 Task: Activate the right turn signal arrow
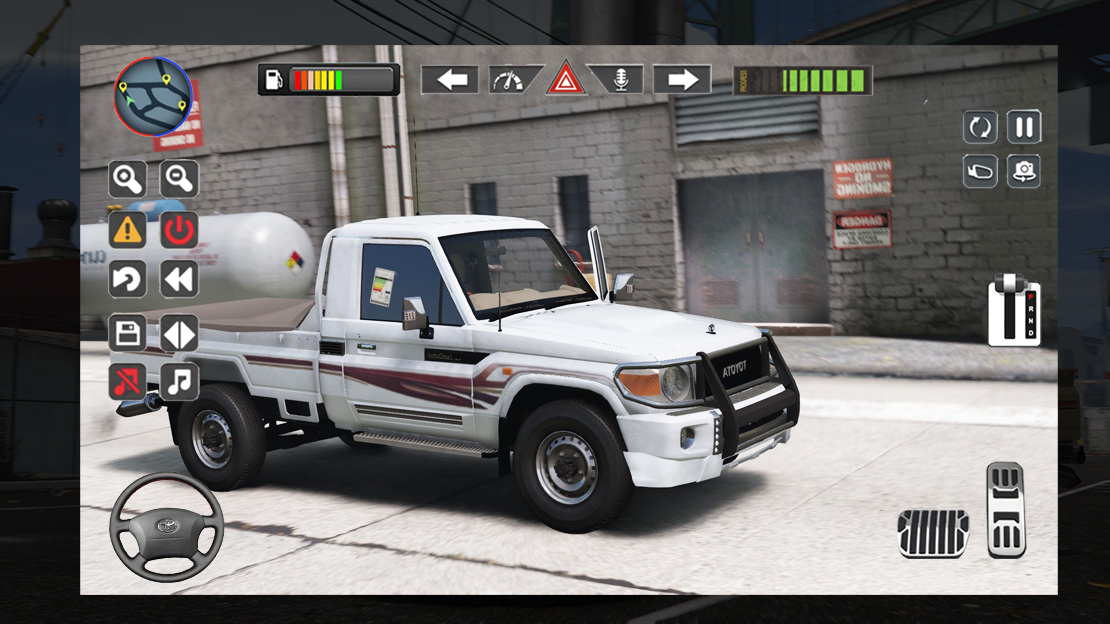pyautogui.click(x=682, y=80)
